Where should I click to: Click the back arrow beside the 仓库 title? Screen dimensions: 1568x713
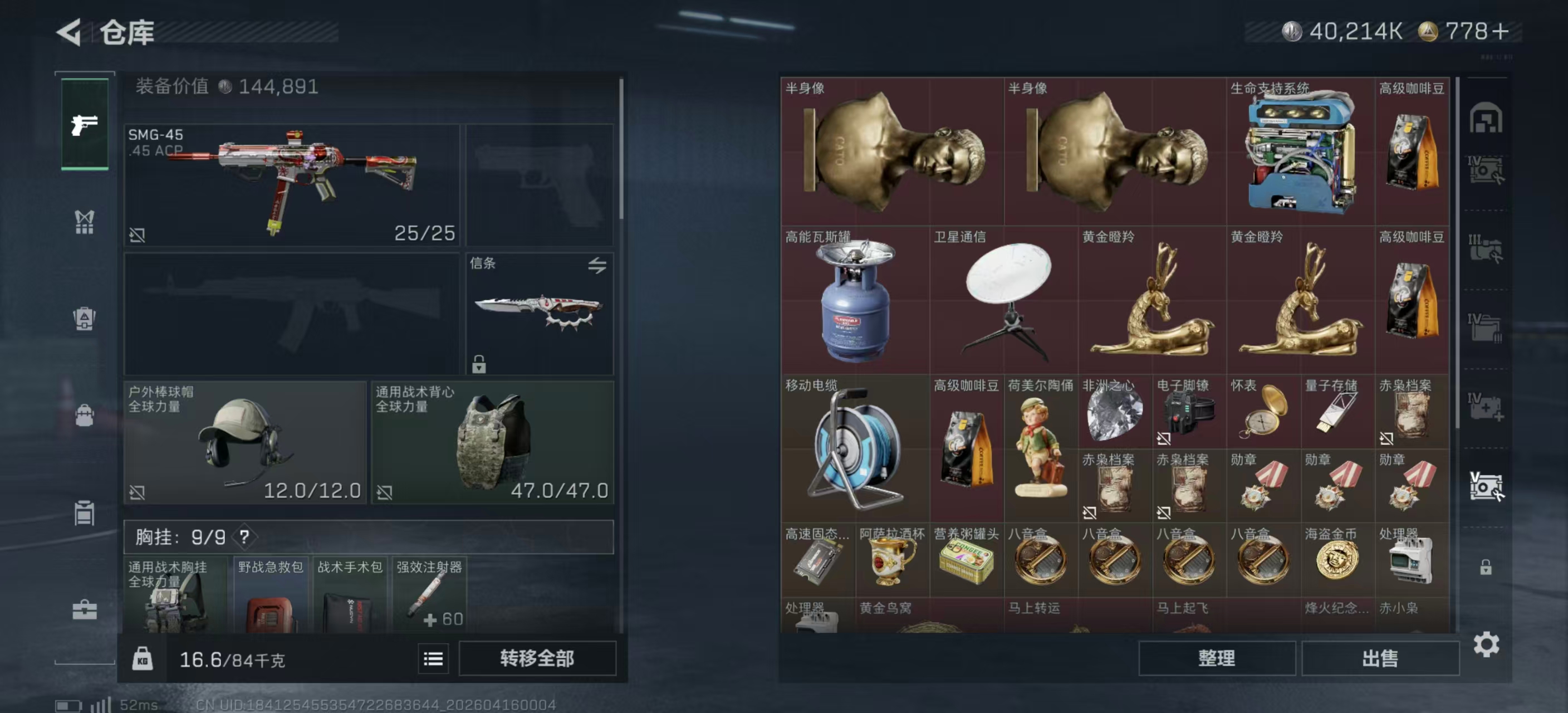[70, 33]
